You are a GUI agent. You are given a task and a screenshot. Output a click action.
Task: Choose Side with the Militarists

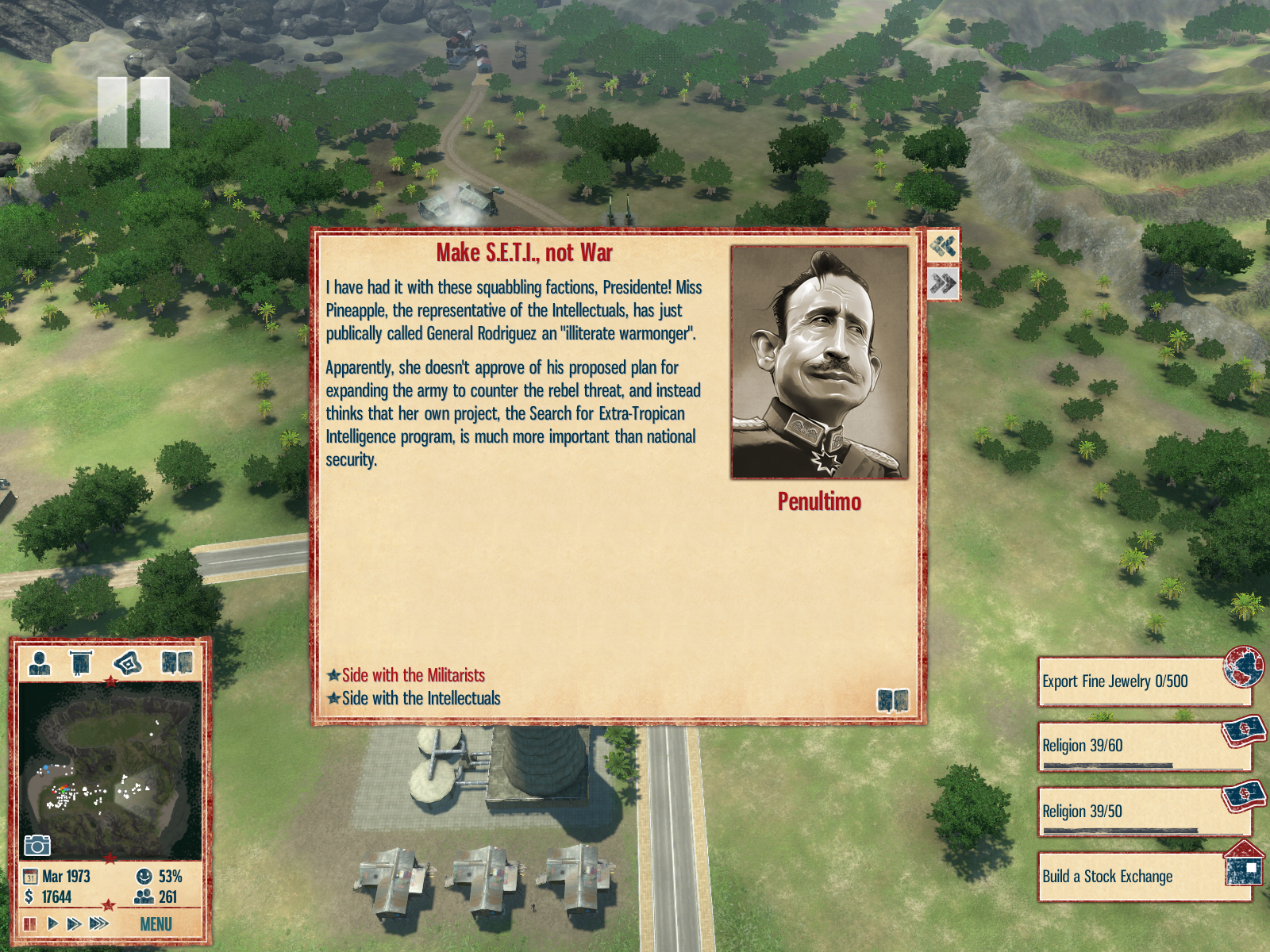413,675
